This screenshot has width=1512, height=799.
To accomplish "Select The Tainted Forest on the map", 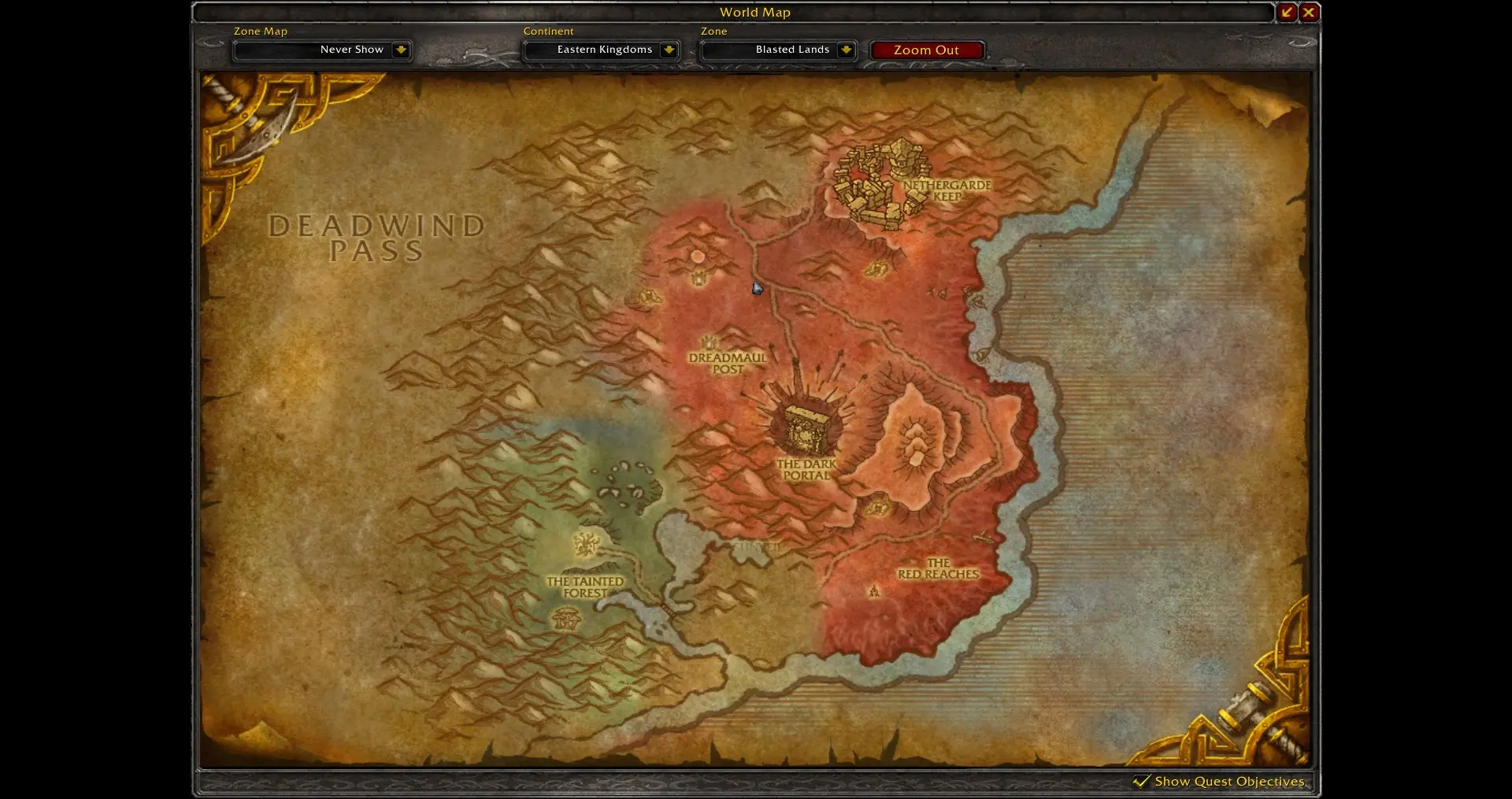I will tap(585, 586).
